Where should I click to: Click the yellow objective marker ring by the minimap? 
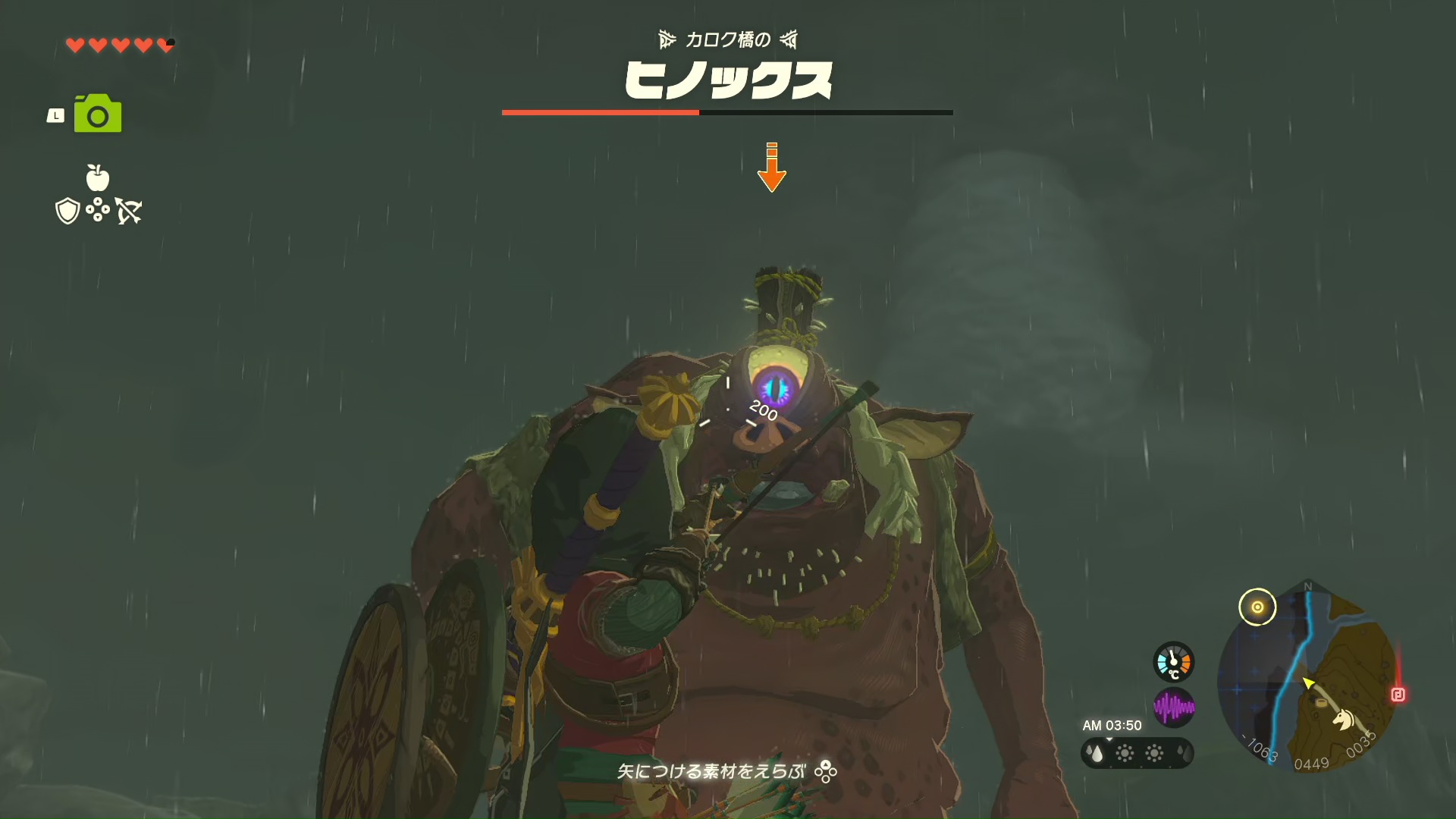pos(1257,607)
